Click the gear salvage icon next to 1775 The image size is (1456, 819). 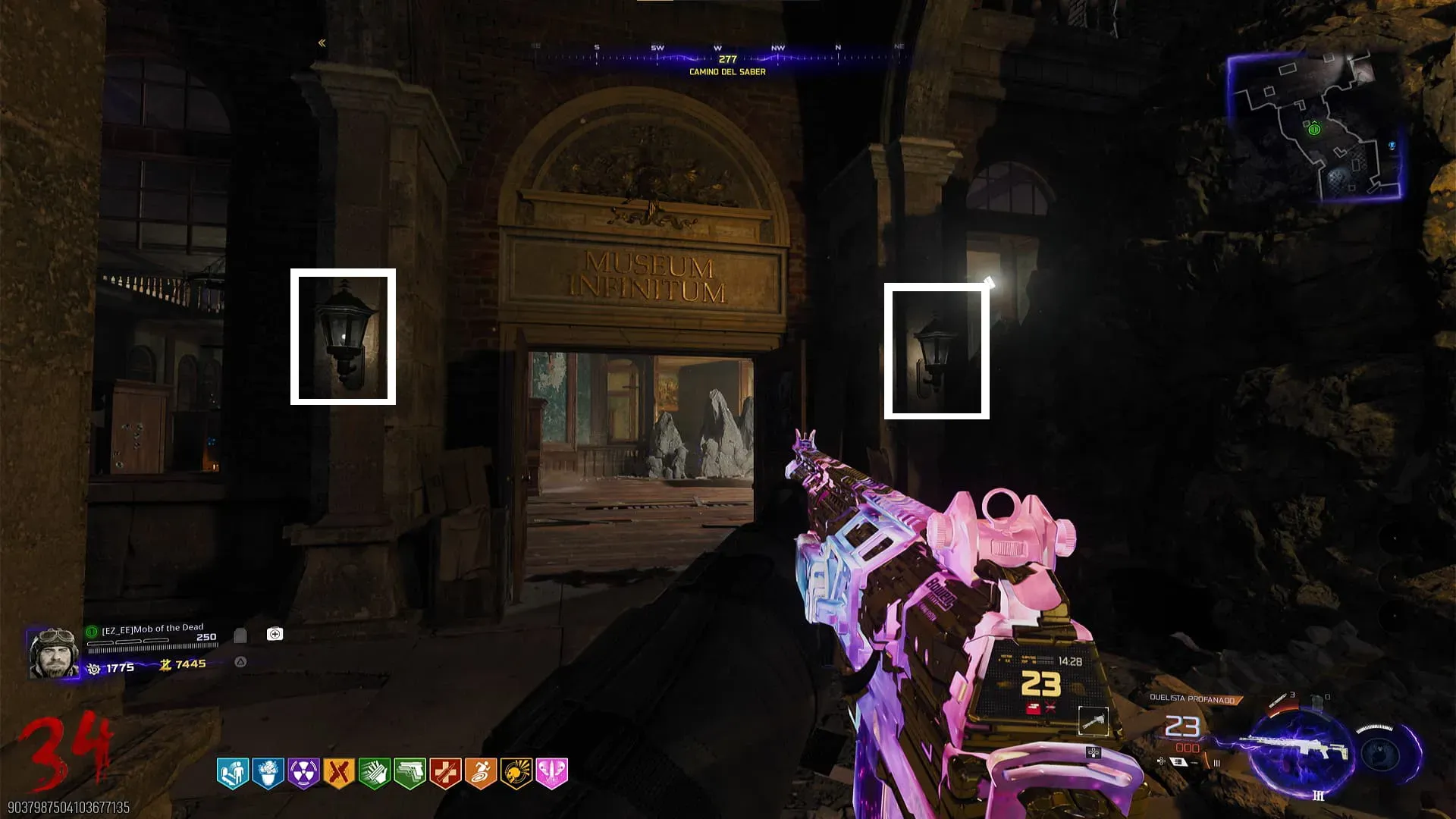click(x=94, y=669)
